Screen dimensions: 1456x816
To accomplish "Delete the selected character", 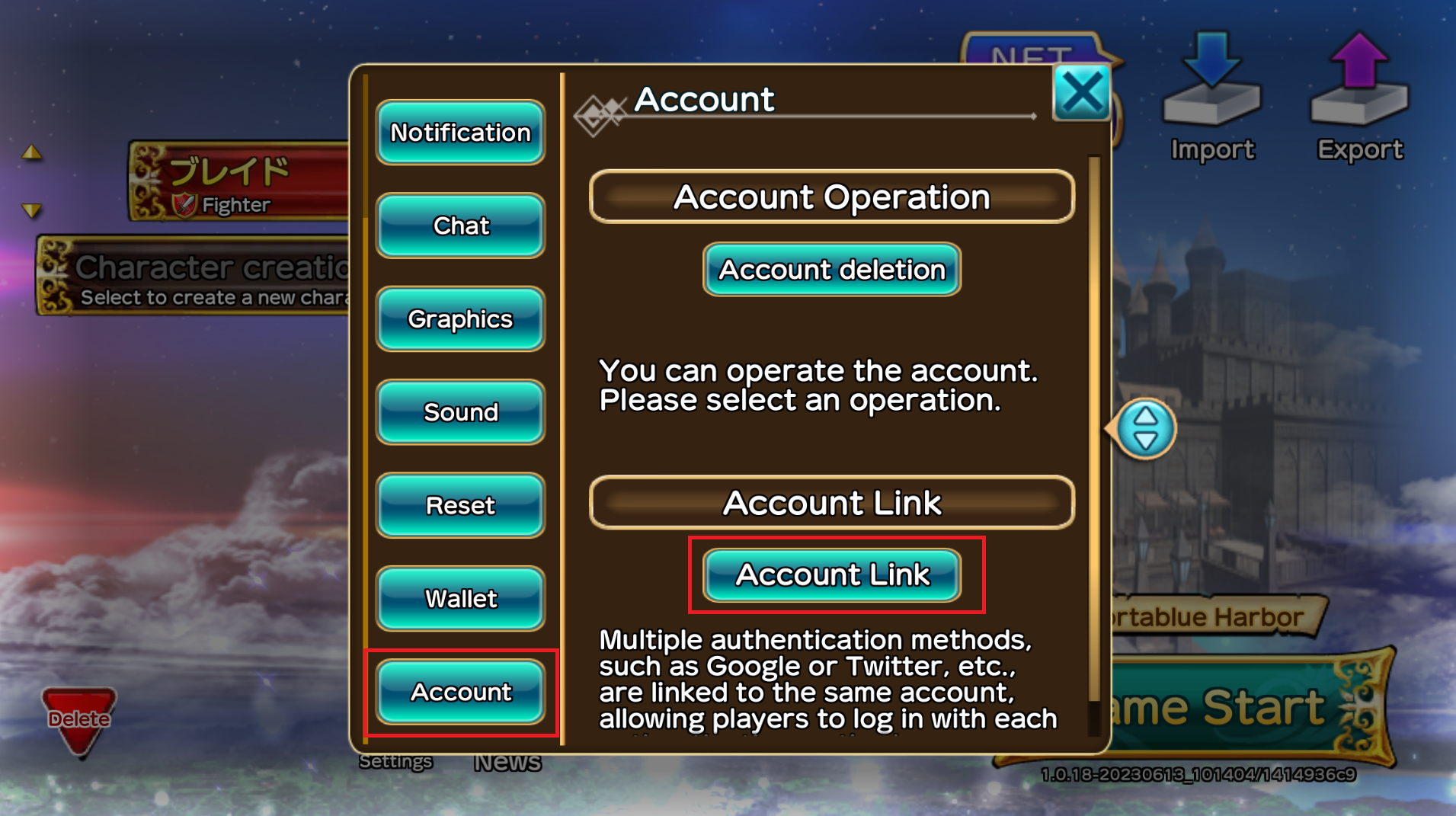I will [78, 720].
